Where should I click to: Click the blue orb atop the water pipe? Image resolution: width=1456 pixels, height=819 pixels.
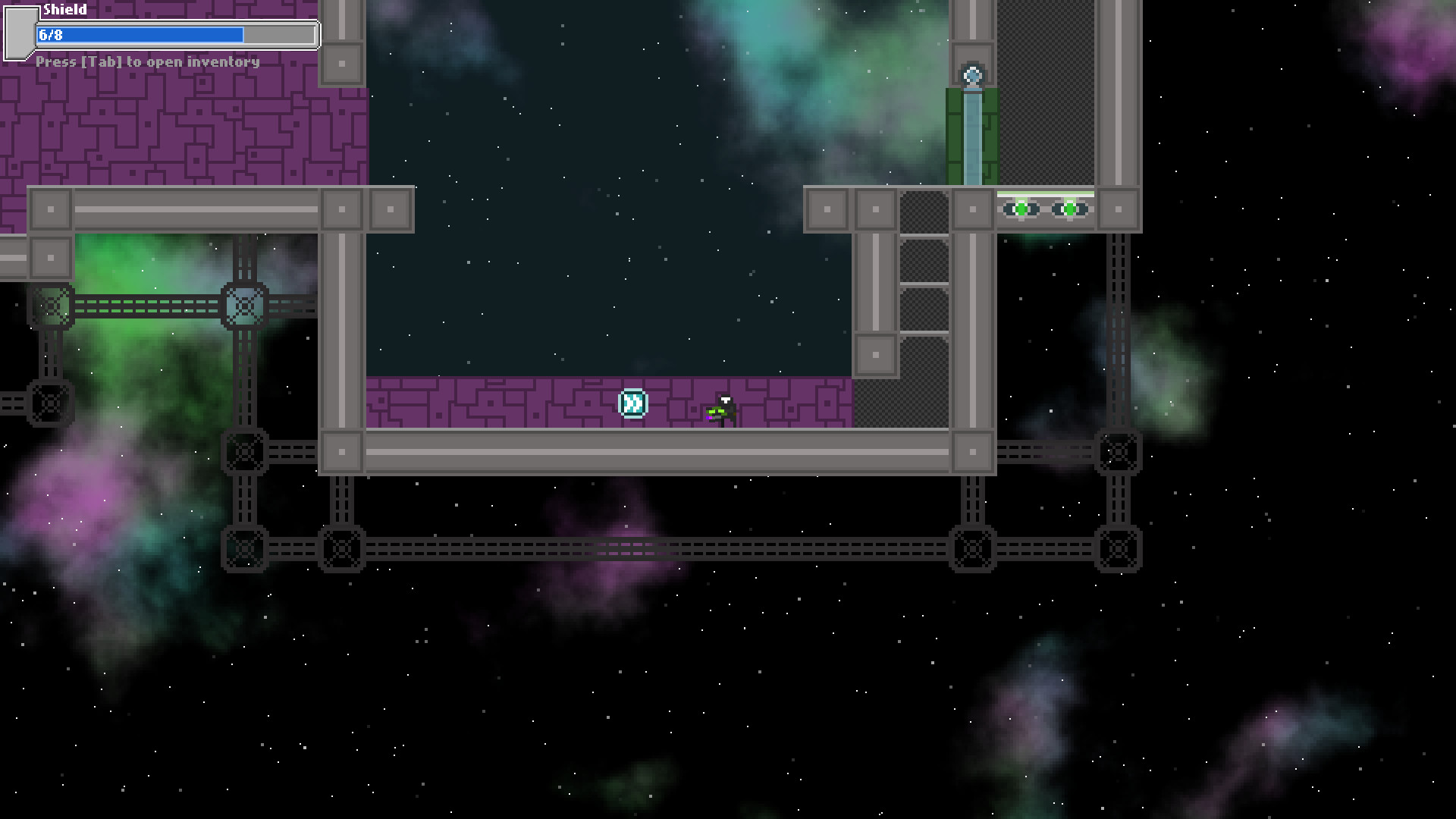[x=971, y=74]
